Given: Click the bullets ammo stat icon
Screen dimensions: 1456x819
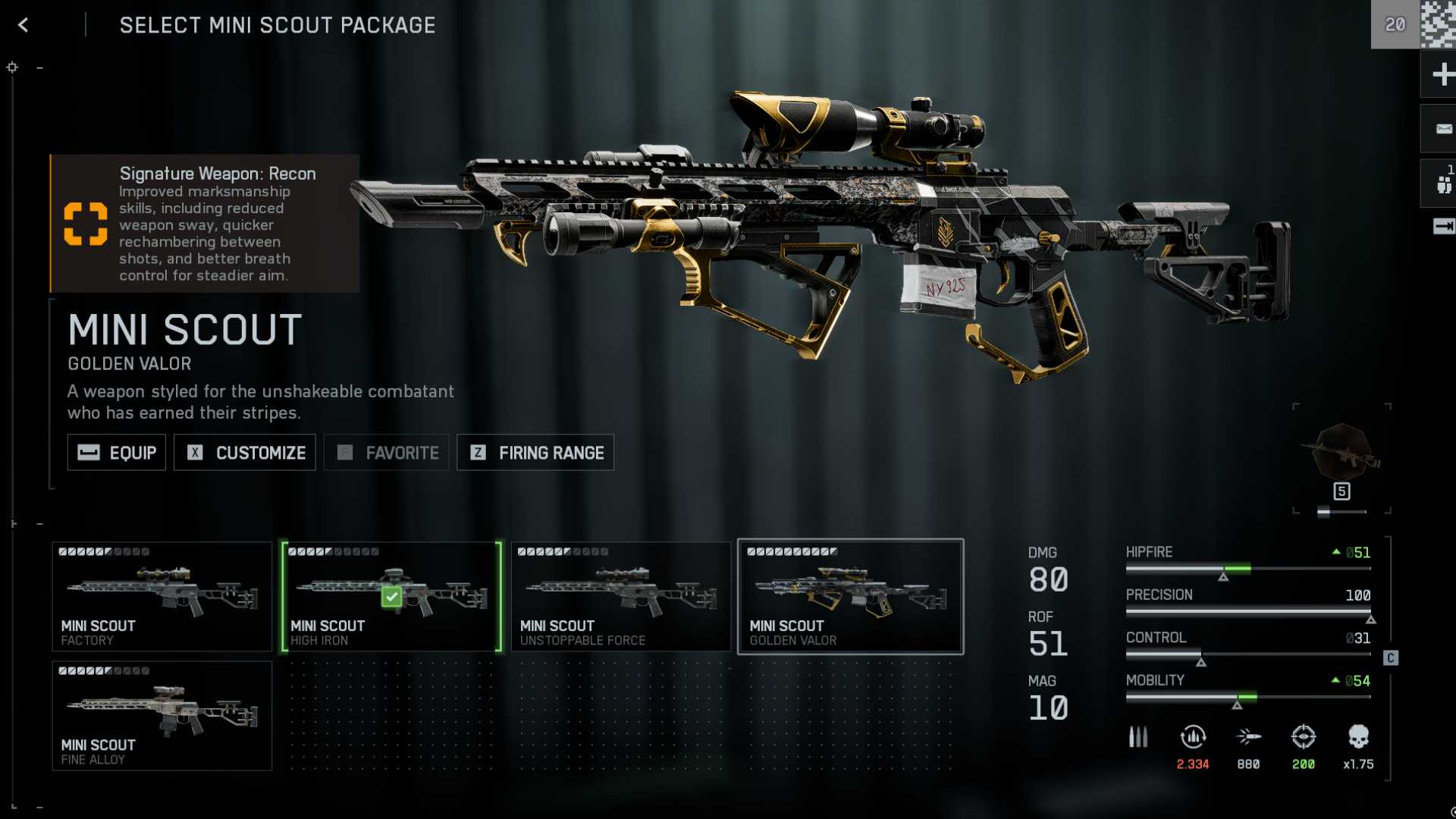Looking at the screenshot, I should coord(1137,737).
